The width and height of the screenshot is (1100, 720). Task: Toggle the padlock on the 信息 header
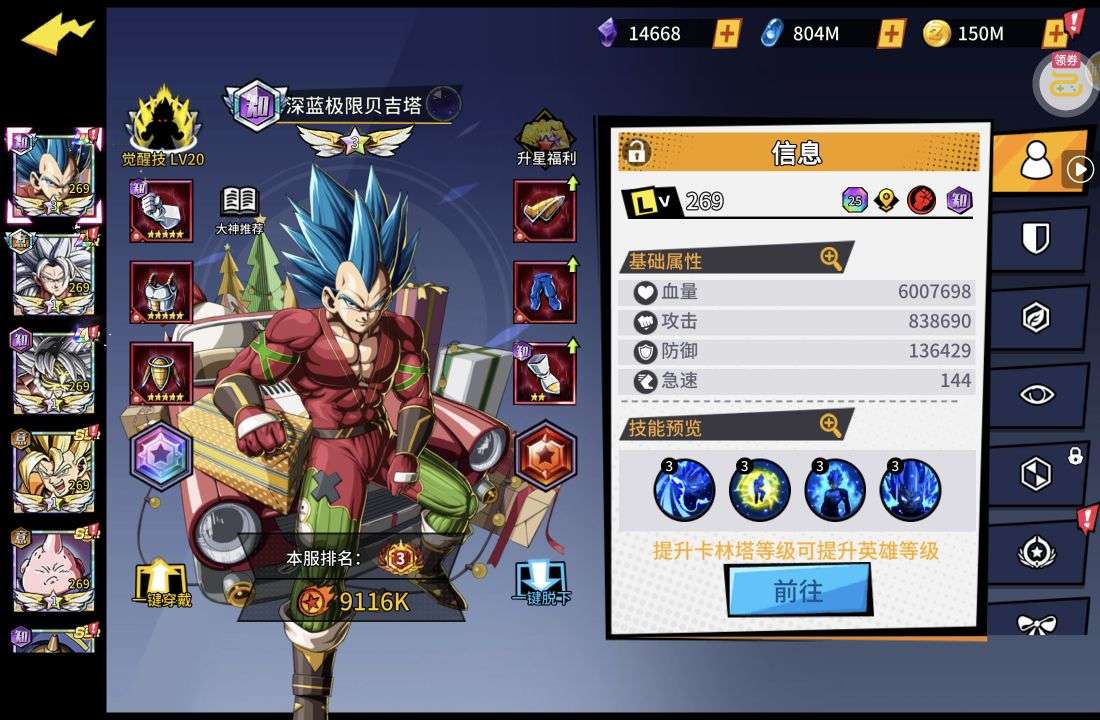[636, 152]
